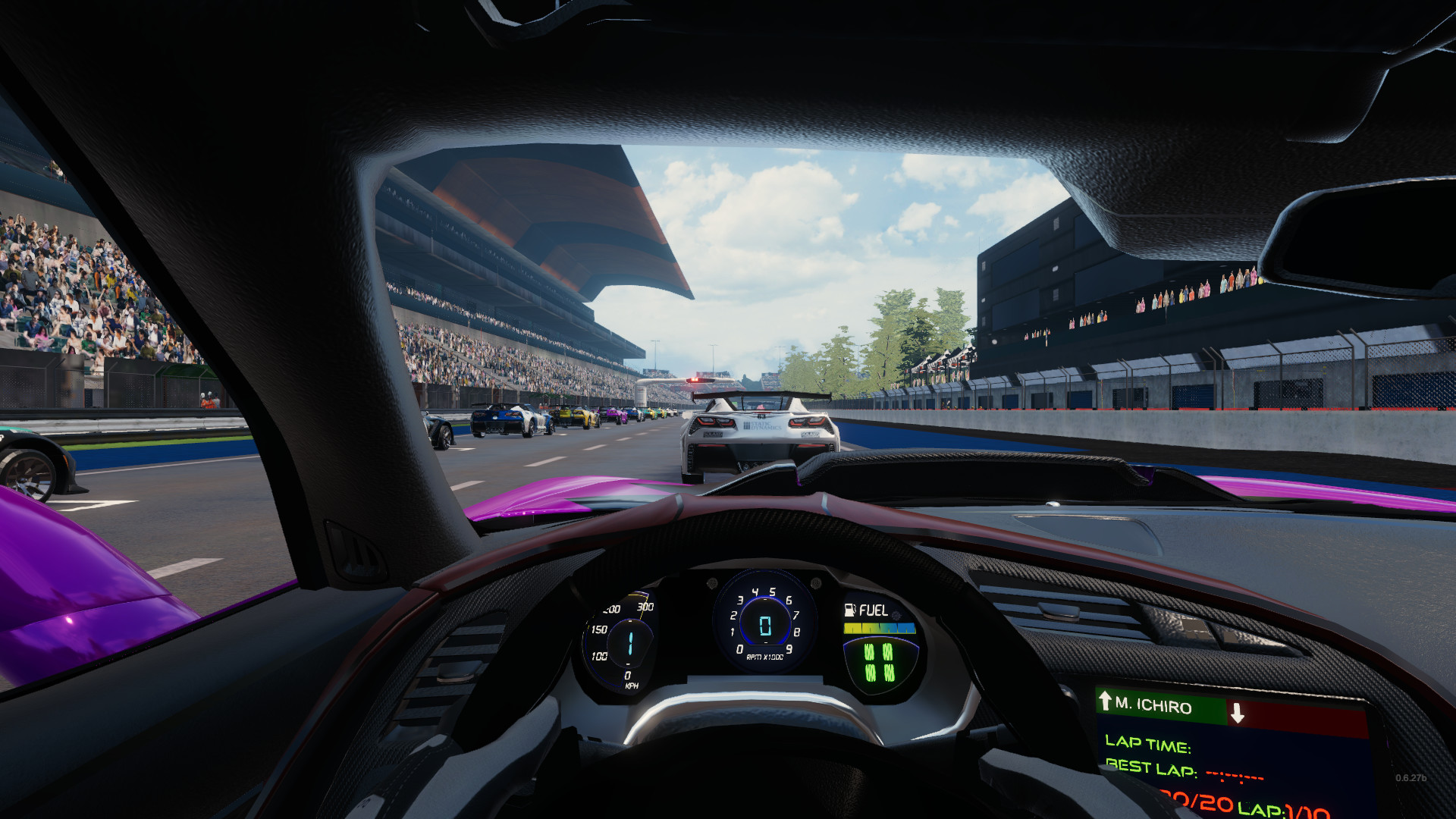
Task: Toggle the LAP TIME readout display
Action: click(1147, 747)
